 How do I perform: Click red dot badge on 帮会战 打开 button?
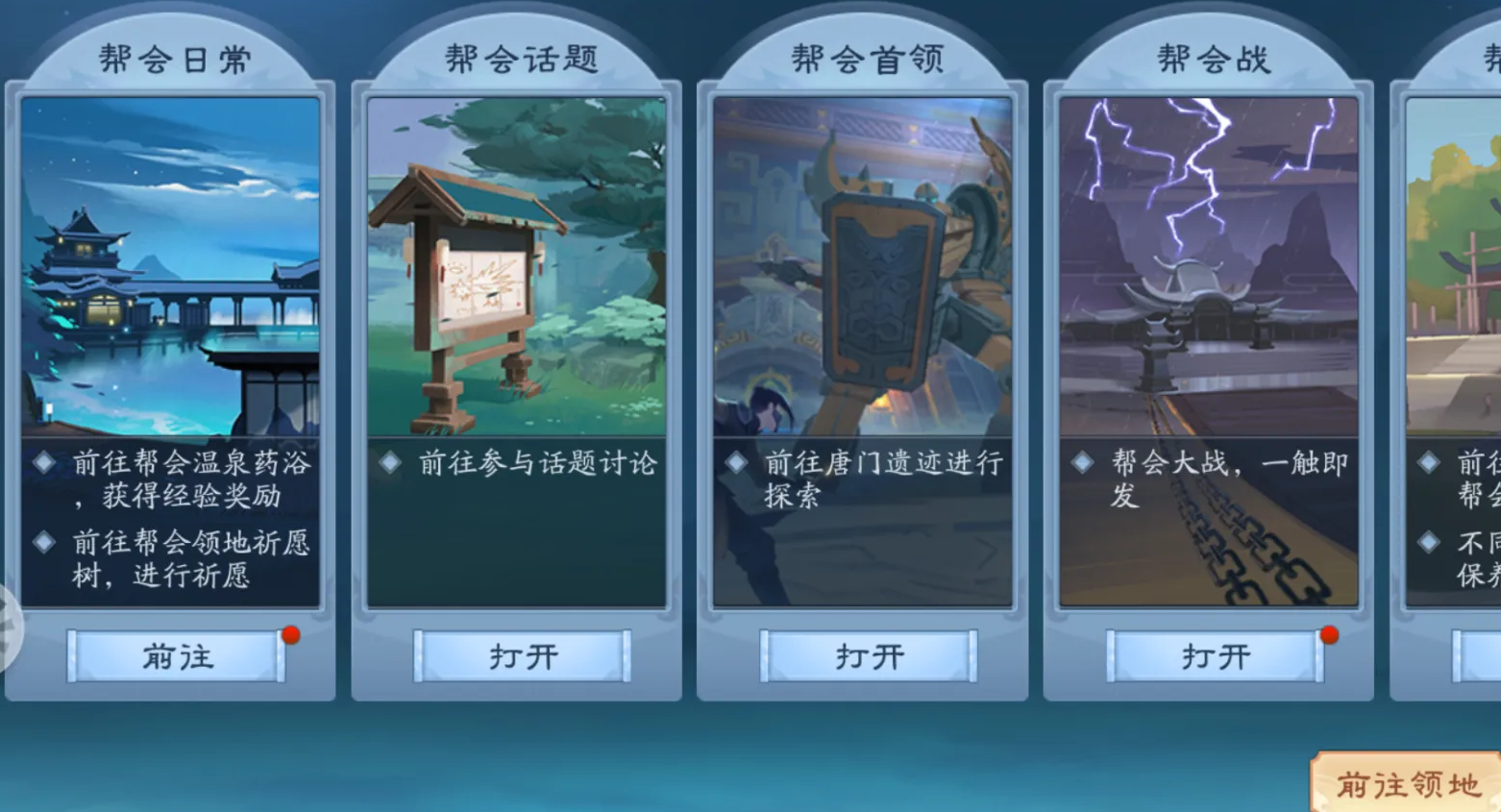tap(1330, 633)
